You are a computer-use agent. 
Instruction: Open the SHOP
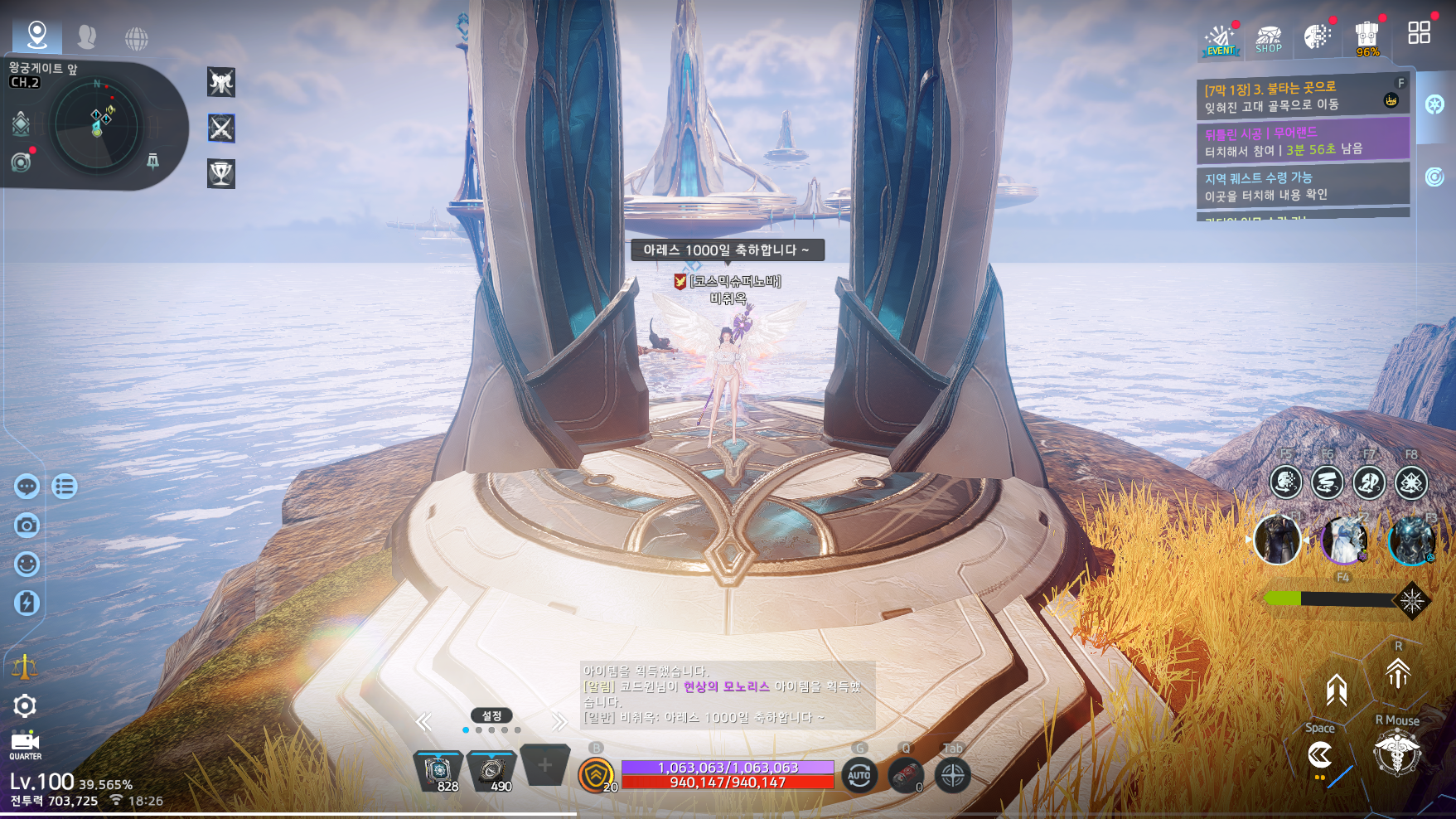[1268, 39]
